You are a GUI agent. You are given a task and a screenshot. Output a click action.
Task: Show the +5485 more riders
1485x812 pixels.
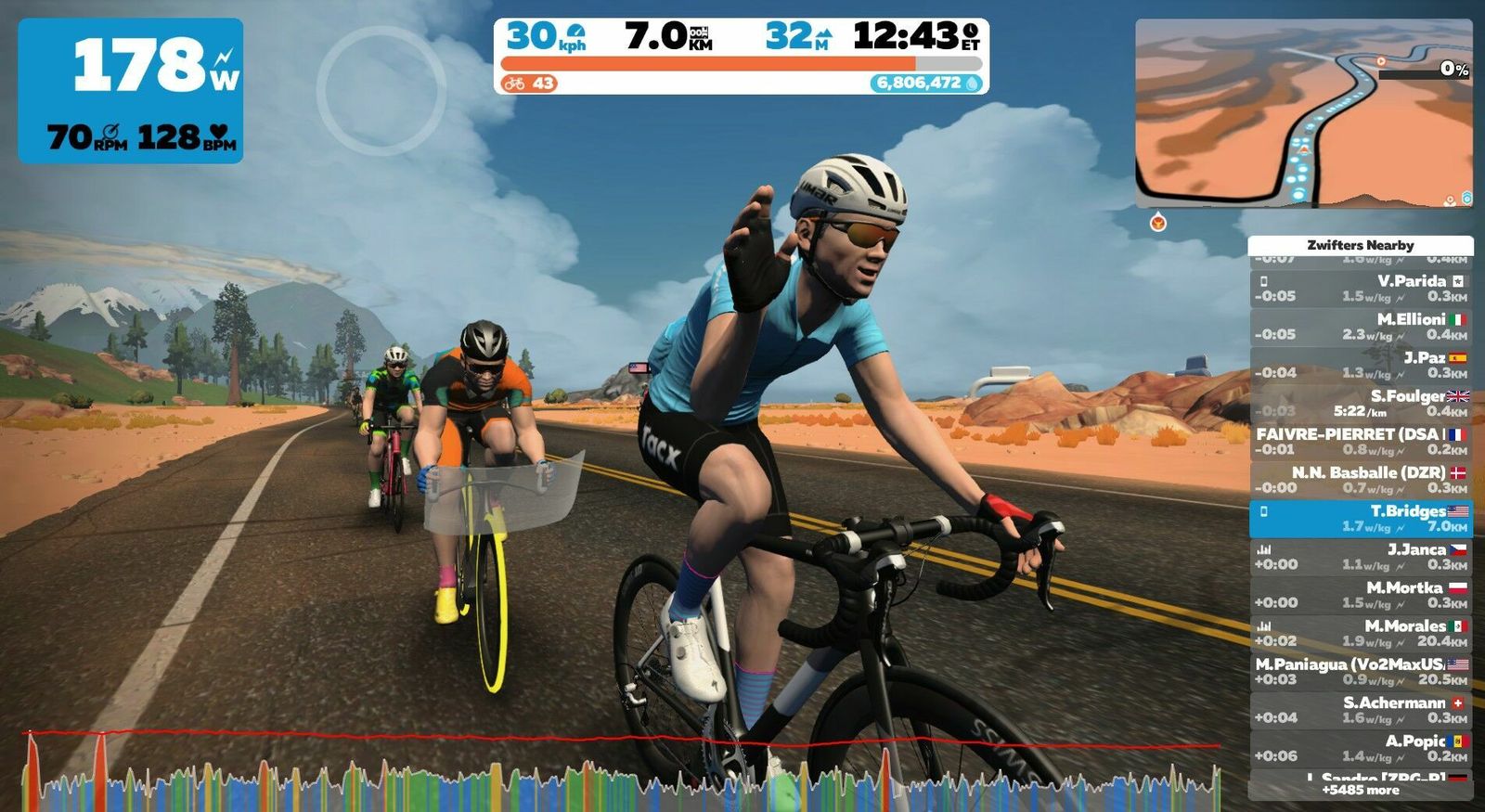pyautogui.click(x=1361, y=791)
